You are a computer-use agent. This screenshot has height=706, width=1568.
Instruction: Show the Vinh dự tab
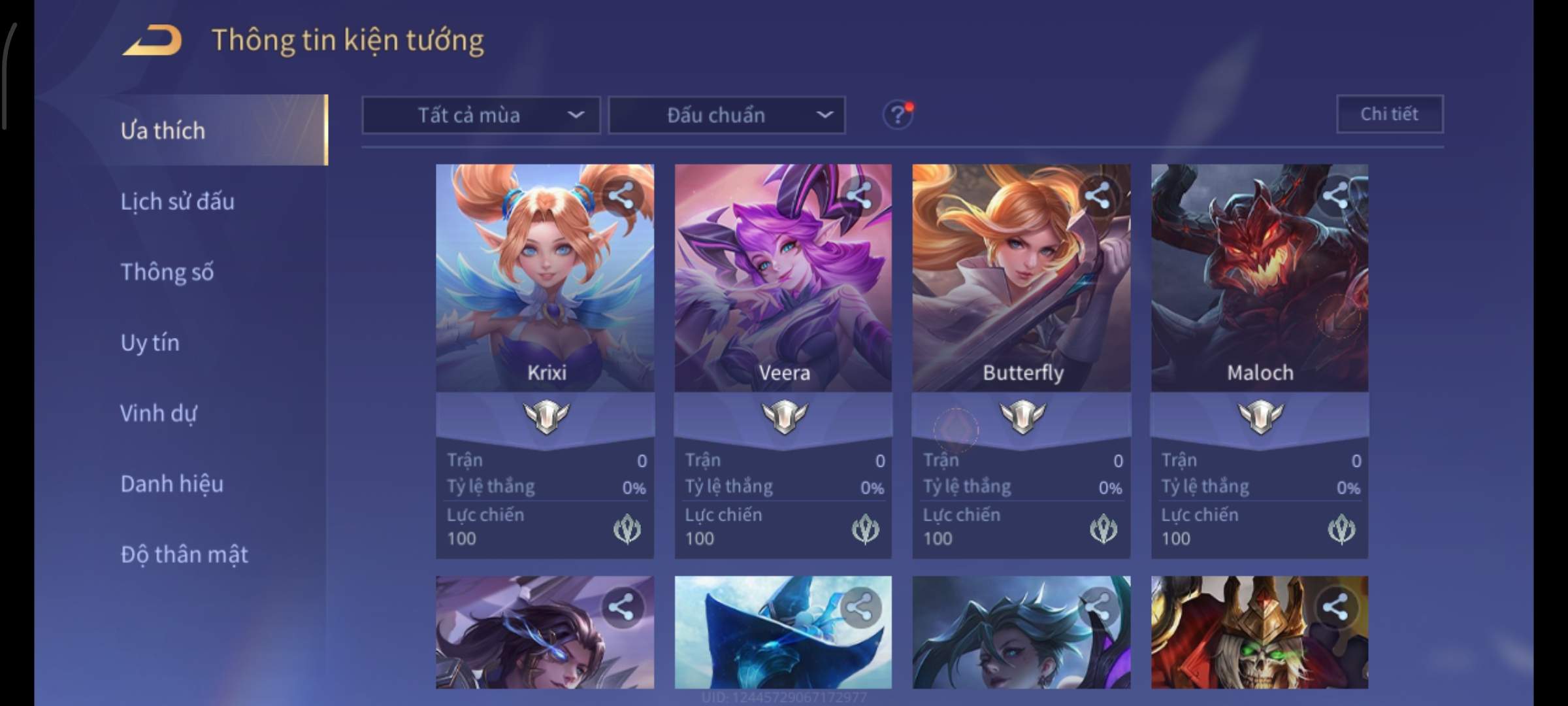tap(158, 413)
